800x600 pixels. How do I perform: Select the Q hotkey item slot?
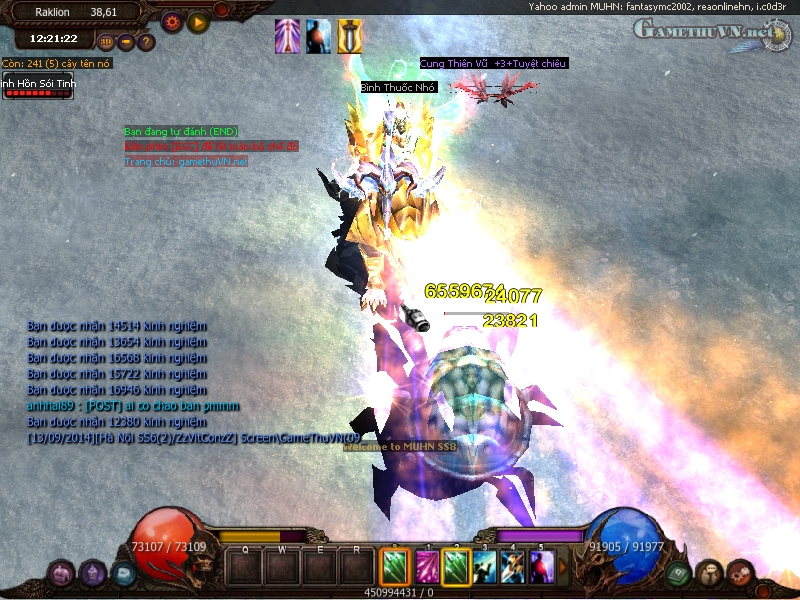tap(243, 567)
